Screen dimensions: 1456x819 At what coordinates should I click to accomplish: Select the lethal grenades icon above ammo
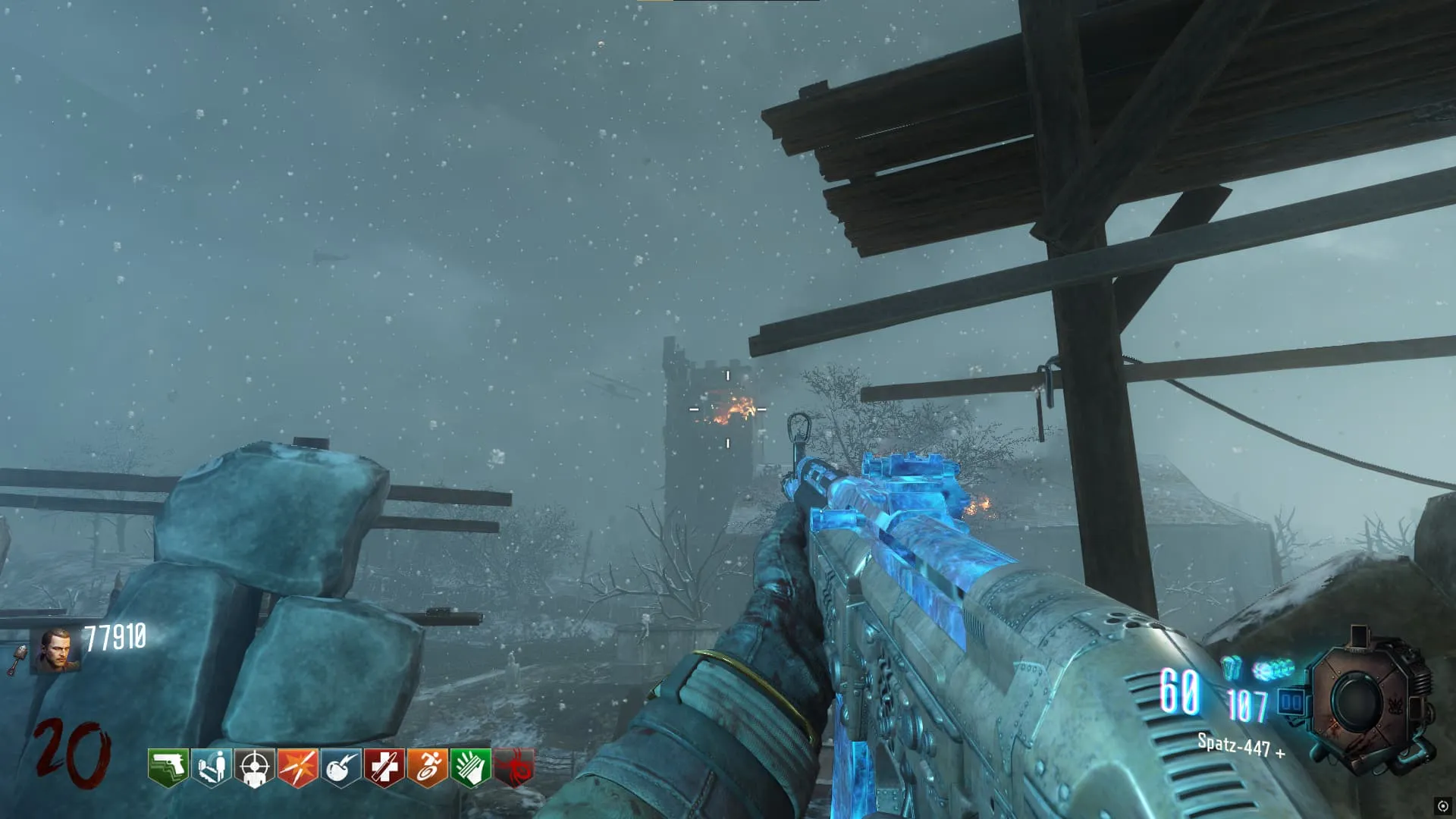coord(1232,668)
